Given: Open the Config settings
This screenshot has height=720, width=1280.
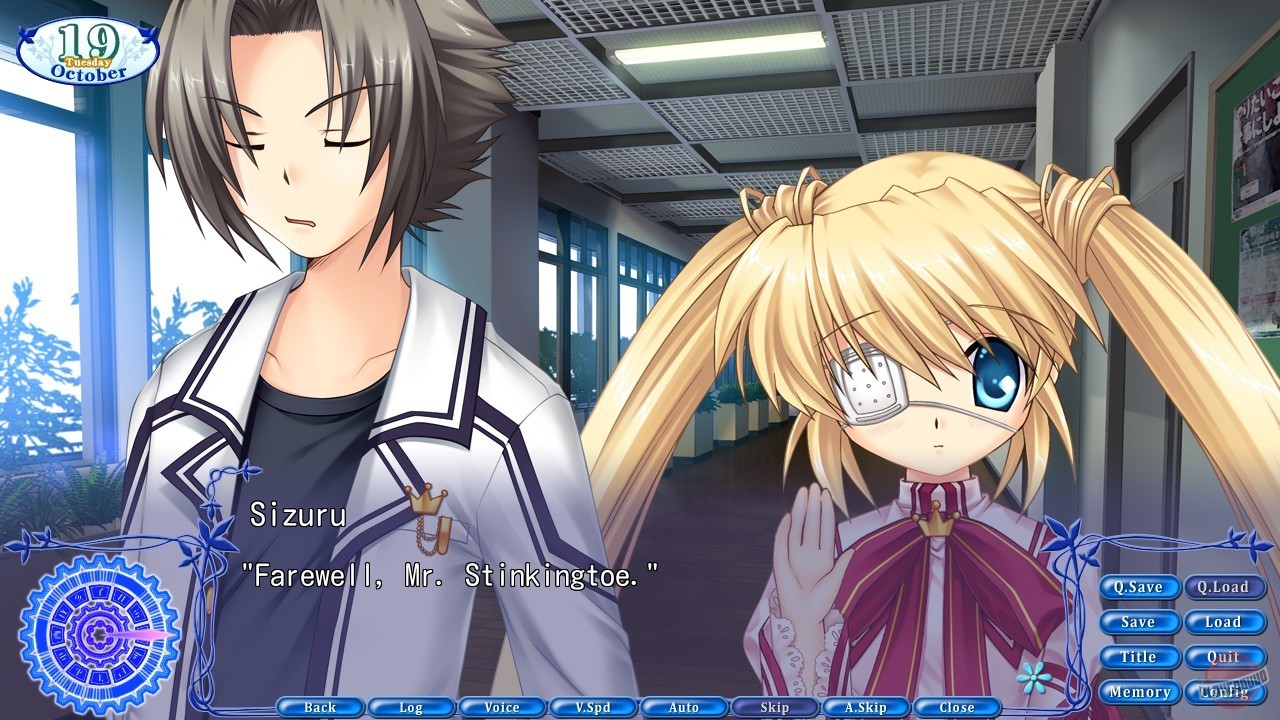Looking at the screenshot, I should (x=1227, y=691).
